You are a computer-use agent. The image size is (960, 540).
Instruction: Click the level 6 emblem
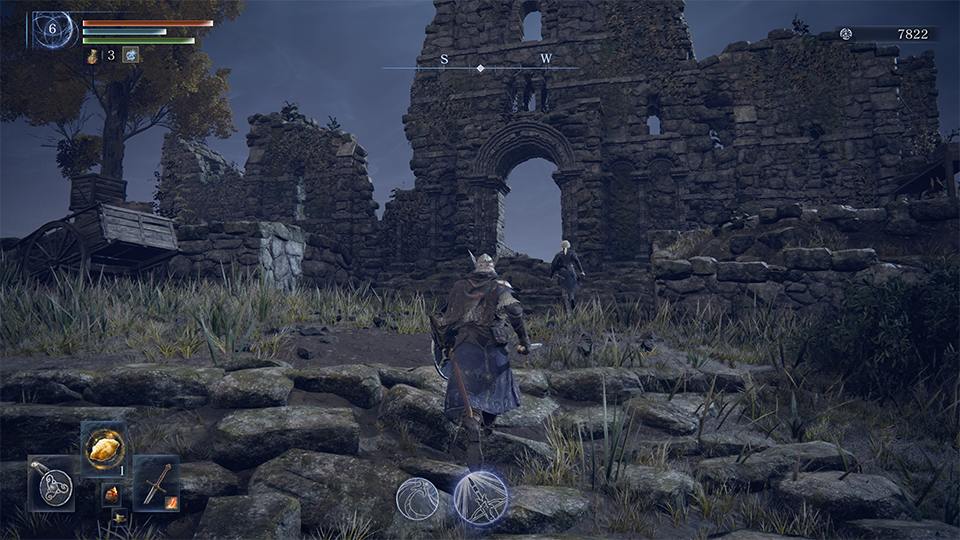(53, 31)
